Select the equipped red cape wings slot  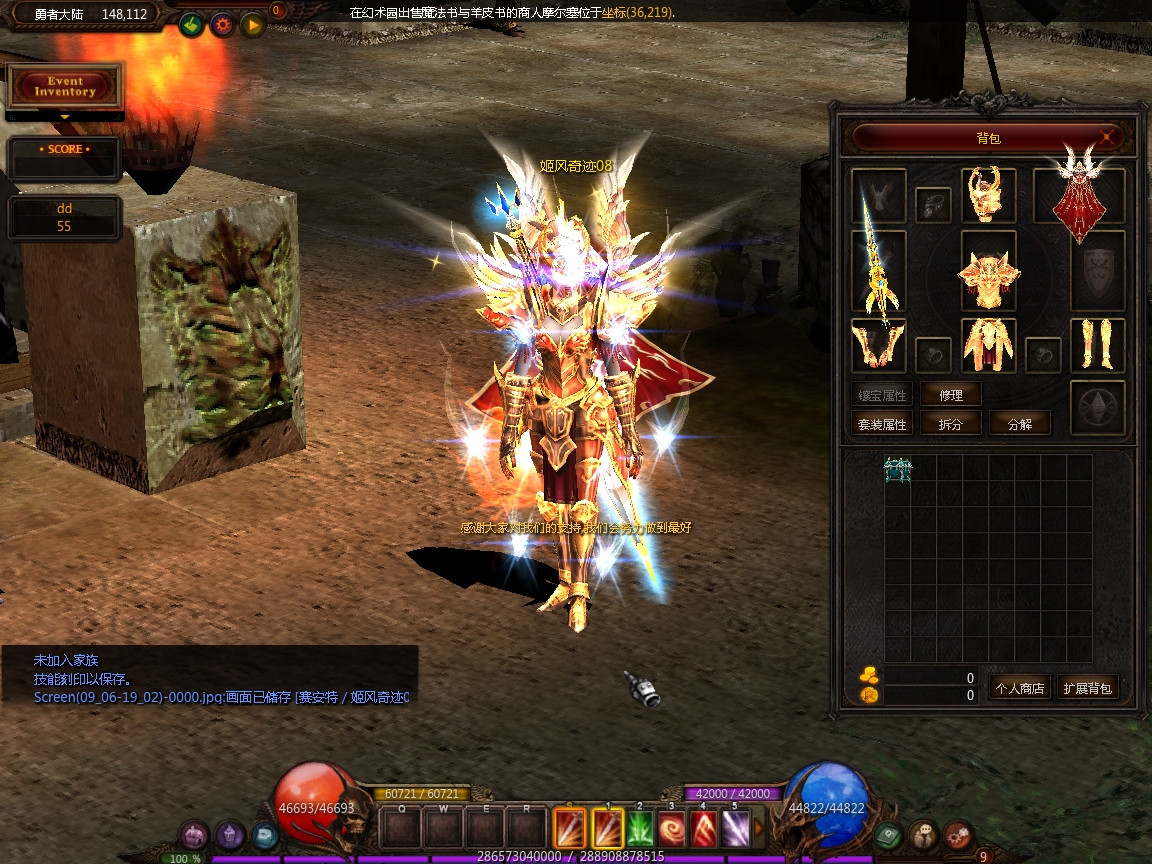(x=1079, y=197)
